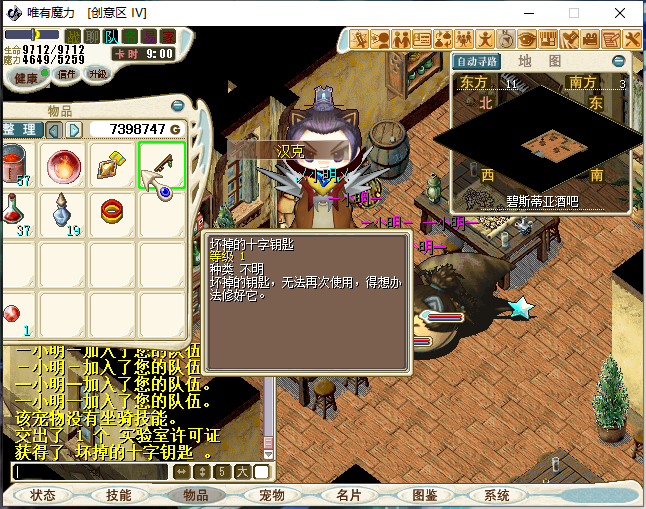The image size is (646, 509).
Task: Click the 自动寻路 auto-pathfinding button
Action: tap(476, 61)
